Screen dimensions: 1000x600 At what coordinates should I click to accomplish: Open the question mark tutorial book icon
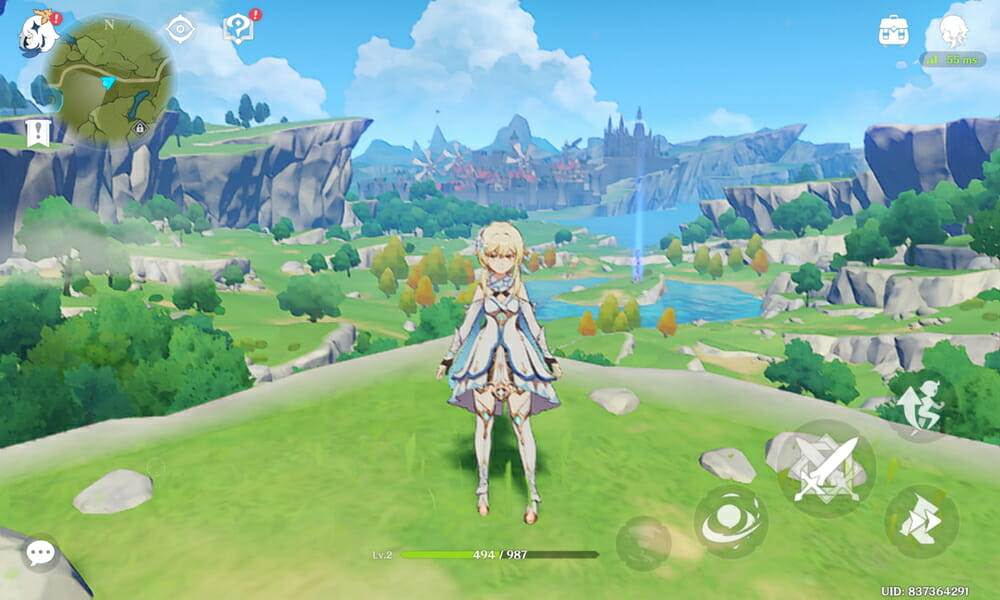point(238,29)
